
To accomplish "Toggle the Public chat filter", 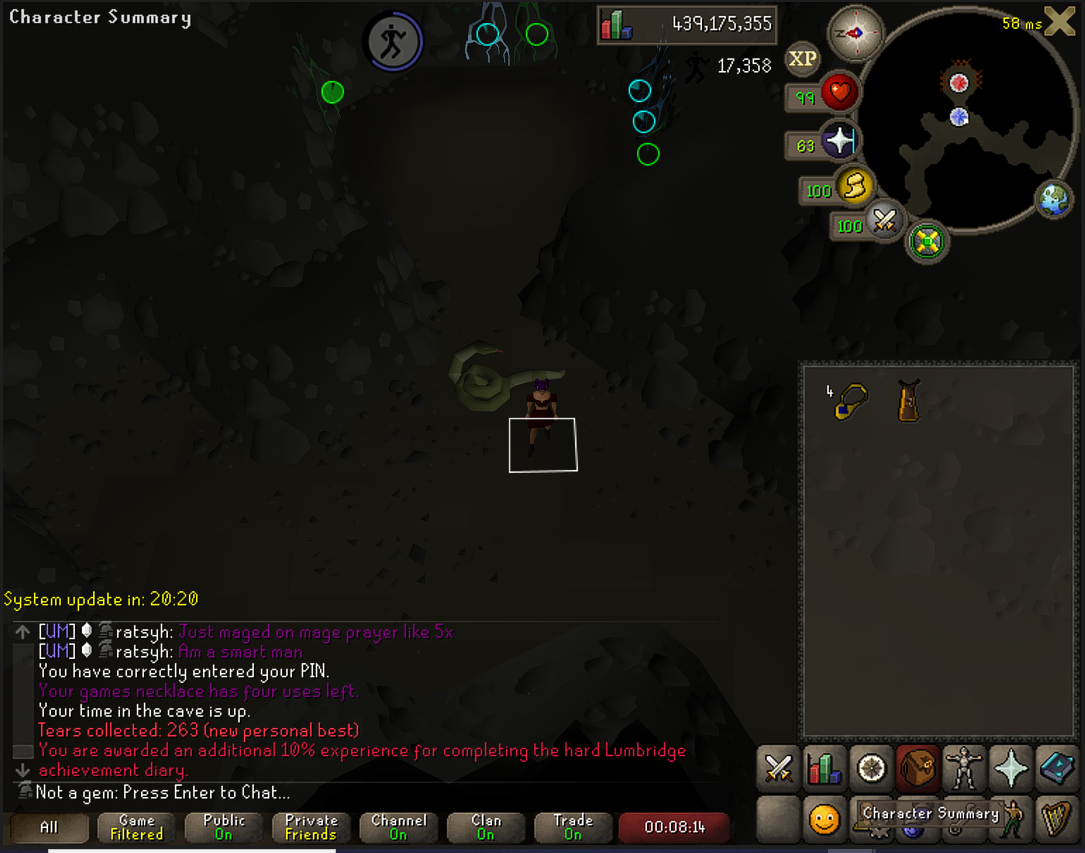I will tap(224, 827).
